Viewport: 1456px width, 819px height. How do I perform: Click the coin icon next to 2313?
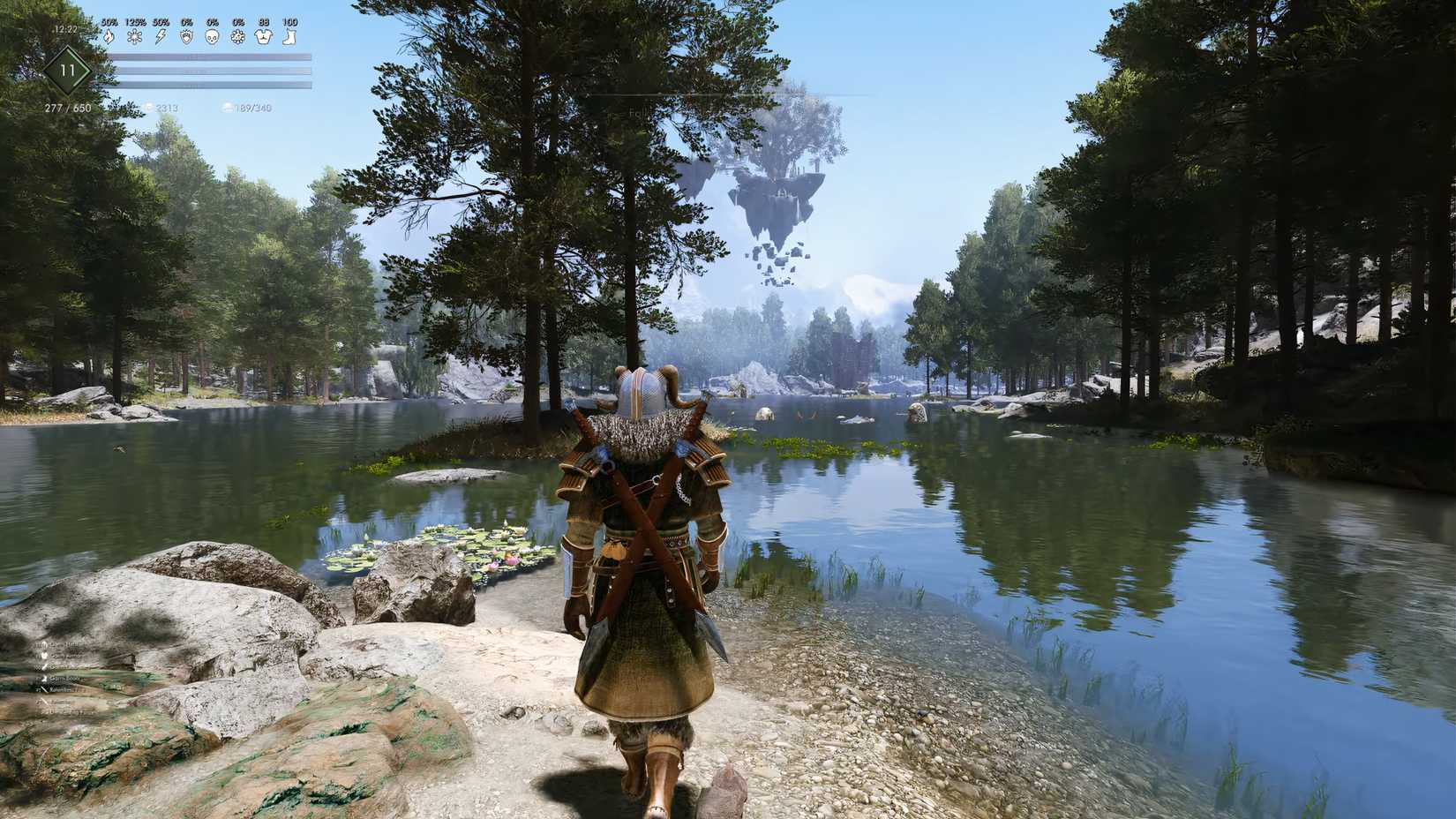pos(149,107)
